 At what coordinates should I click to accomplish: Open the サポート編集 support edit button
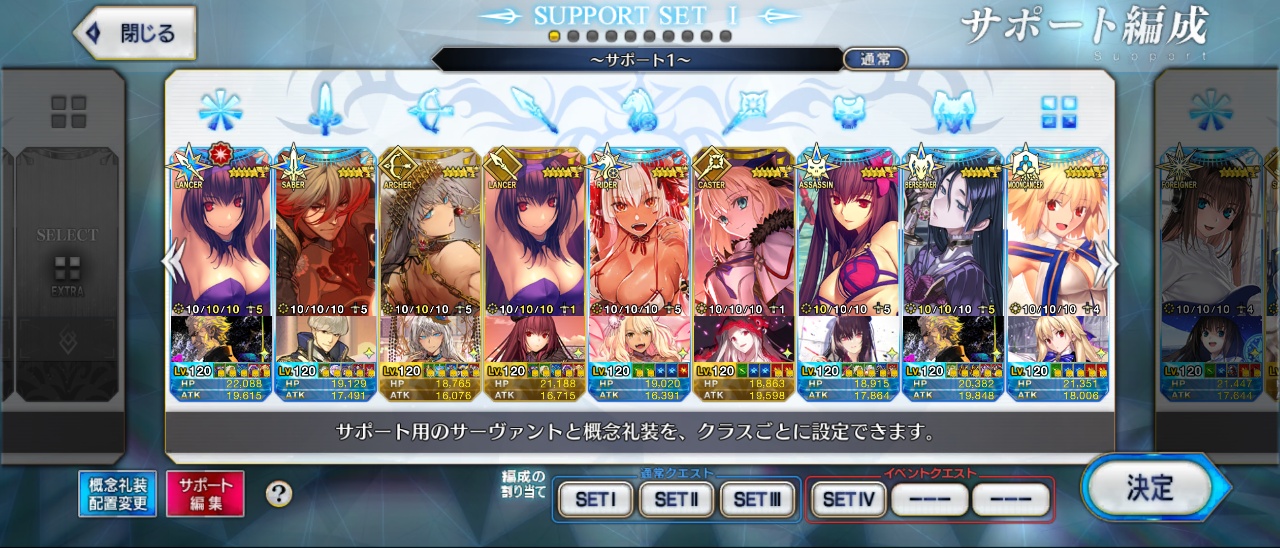205,494
